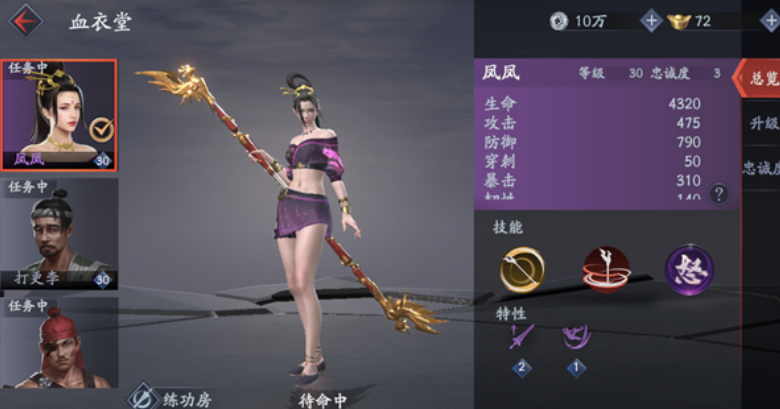Viewport: 780px width, 409px height.
Task: Inspect the purple sword trait icon
Action: (522, 337)
